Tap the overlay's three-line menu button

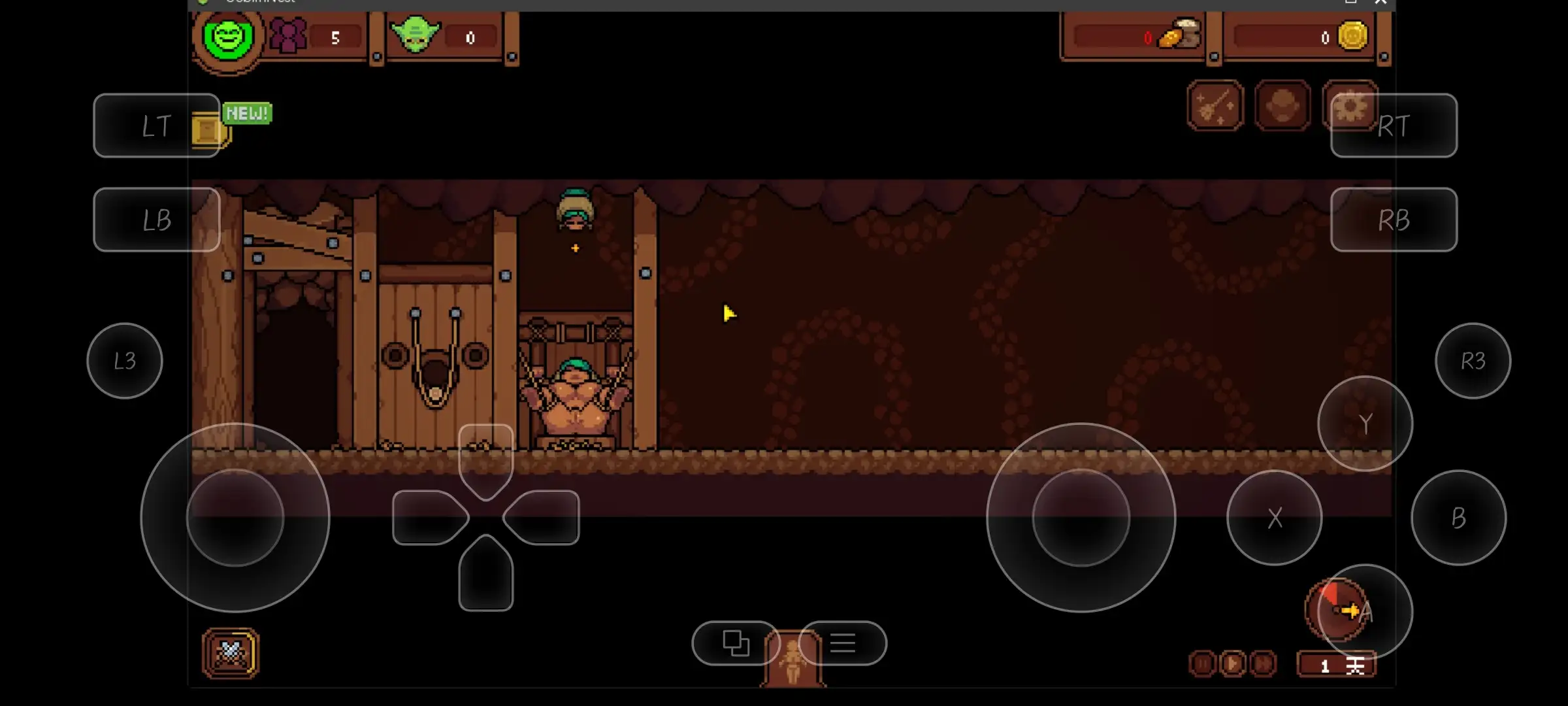pos(843,643)
